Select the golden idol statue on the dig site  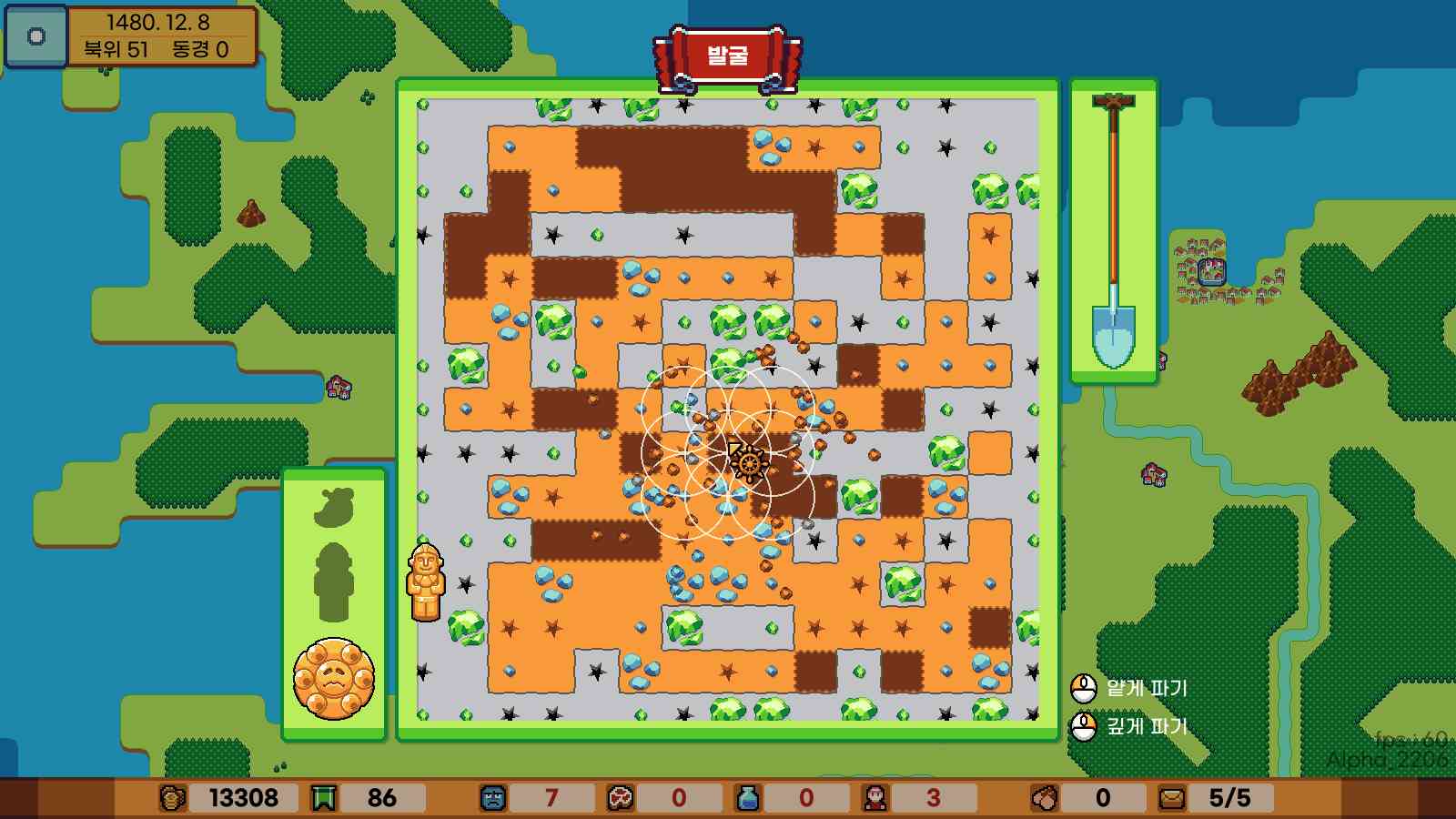coord(425,582)
